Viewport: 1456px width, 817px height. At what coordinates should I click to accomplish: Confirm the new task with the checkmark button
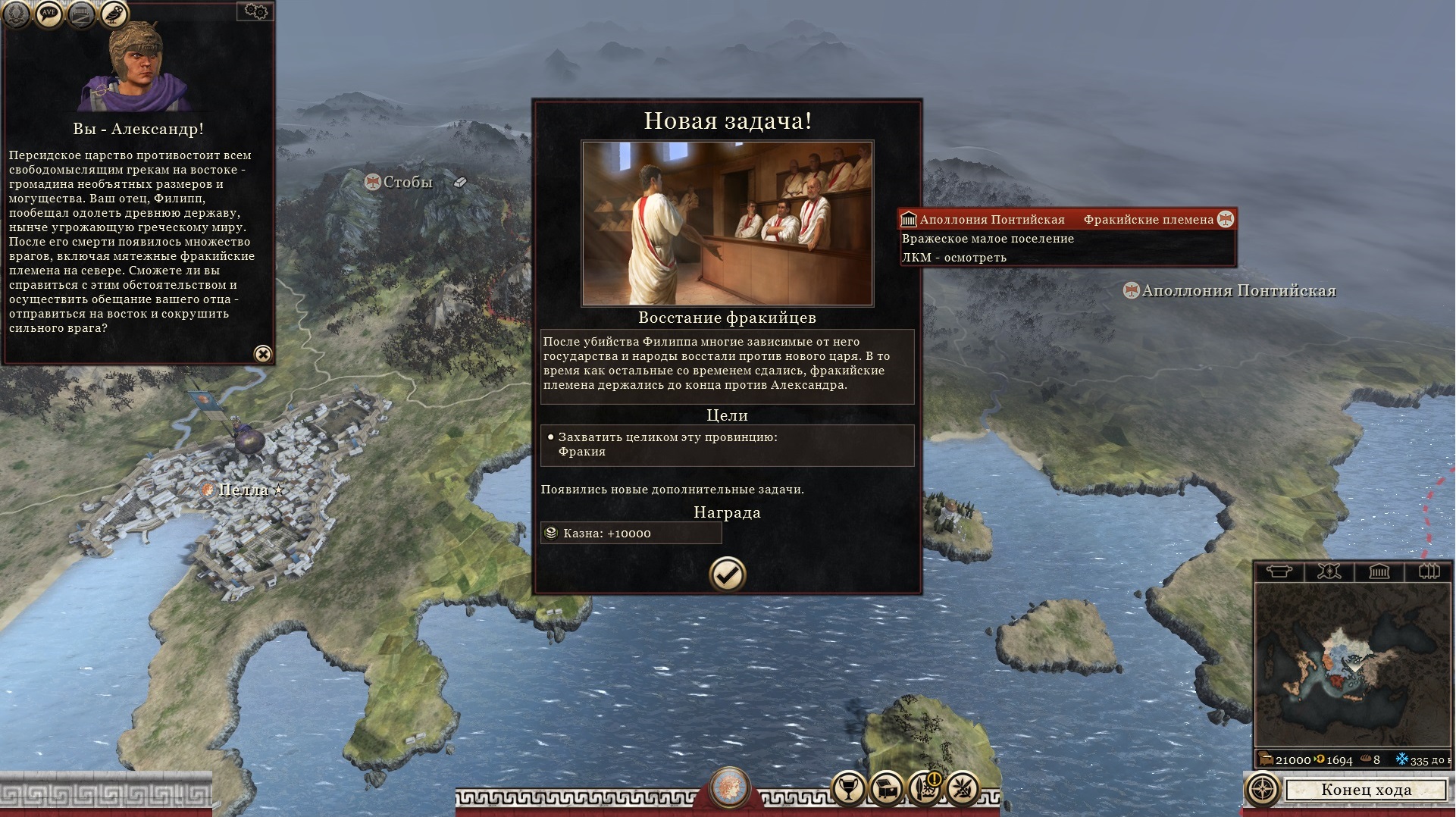click(x=727, y=574)
